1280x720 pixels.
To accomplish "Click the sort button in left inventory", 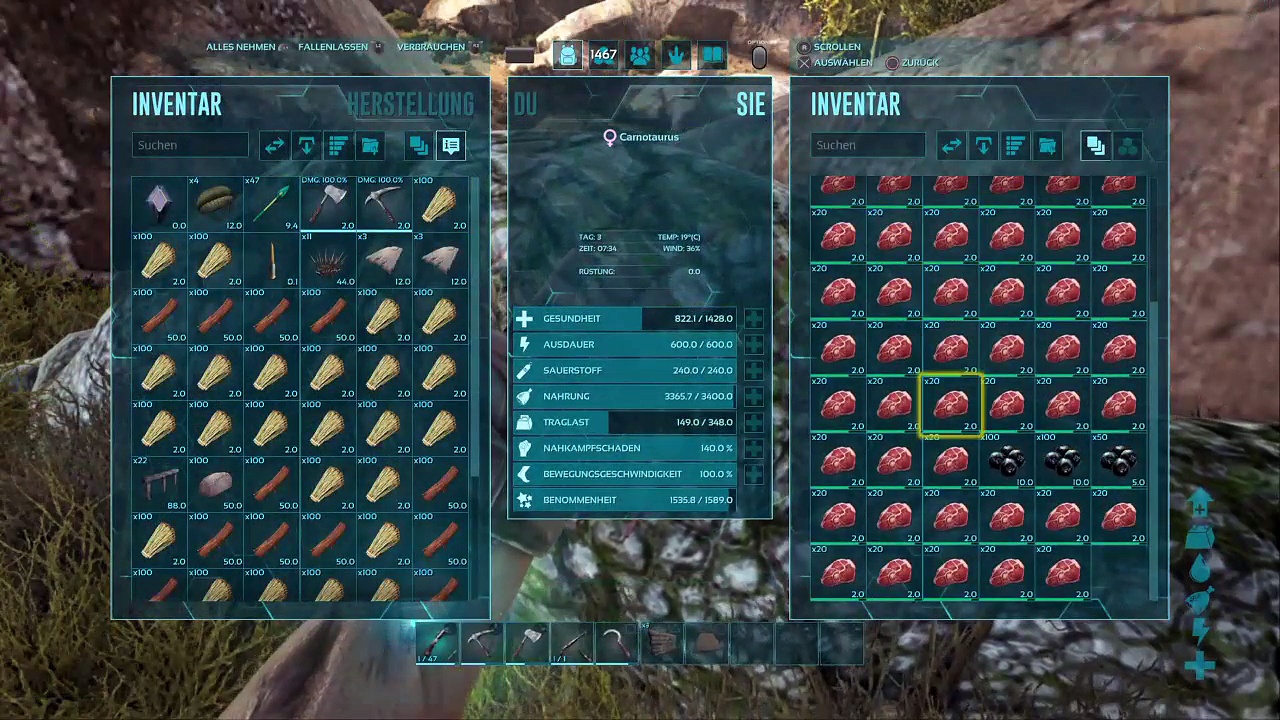I will (x=338, y=146).
